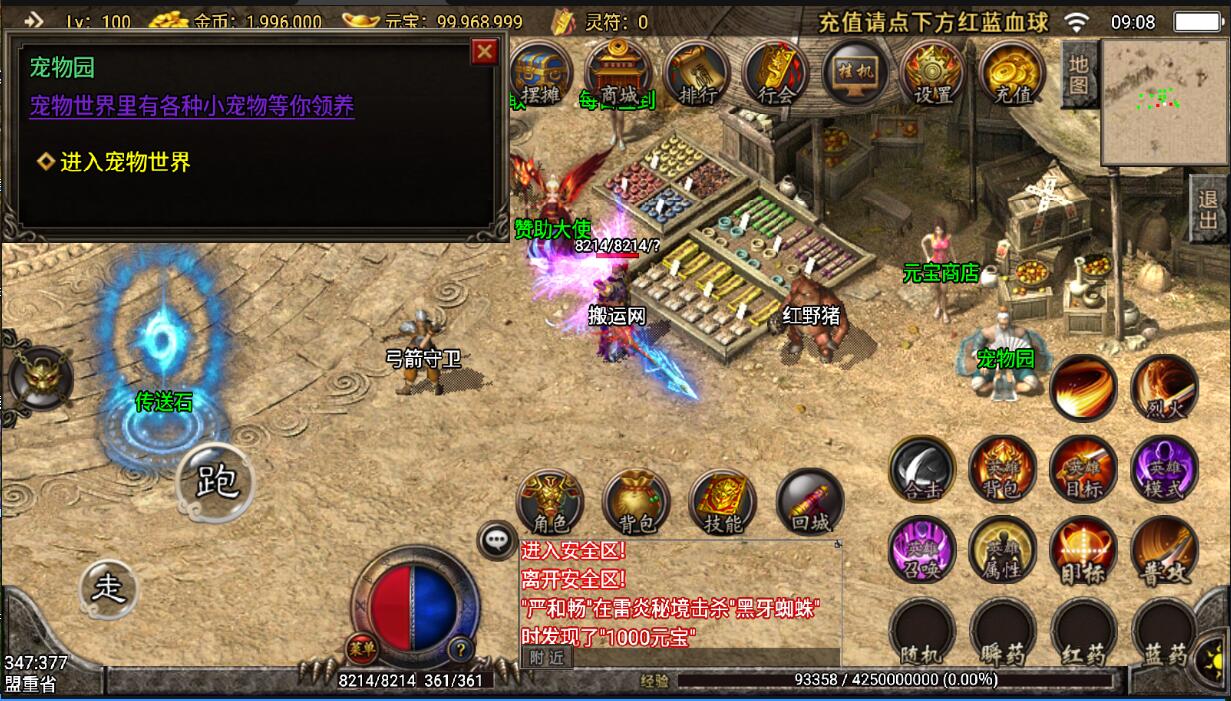The image size is (1231, 701).
Task: Open the chat speech bubble button
Action: click(496, 541)
